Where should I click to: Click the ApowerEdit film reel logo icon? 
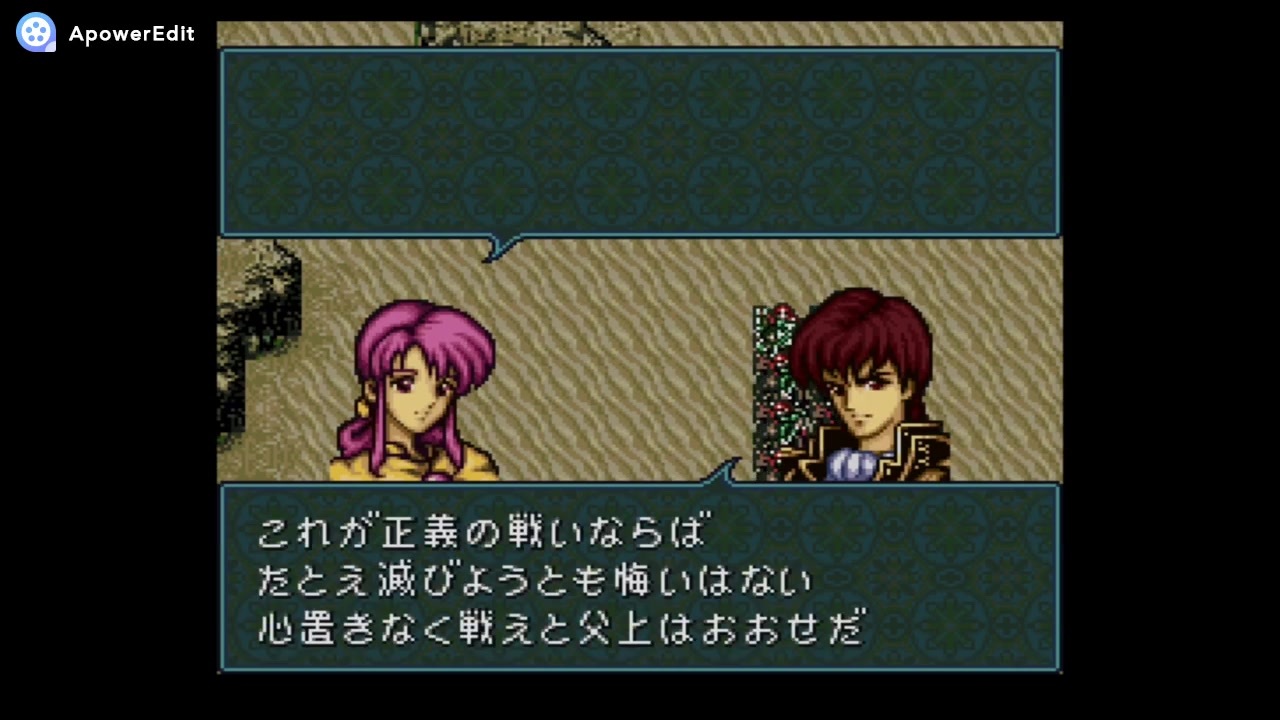pyautogui.click(x=35, y=33)
